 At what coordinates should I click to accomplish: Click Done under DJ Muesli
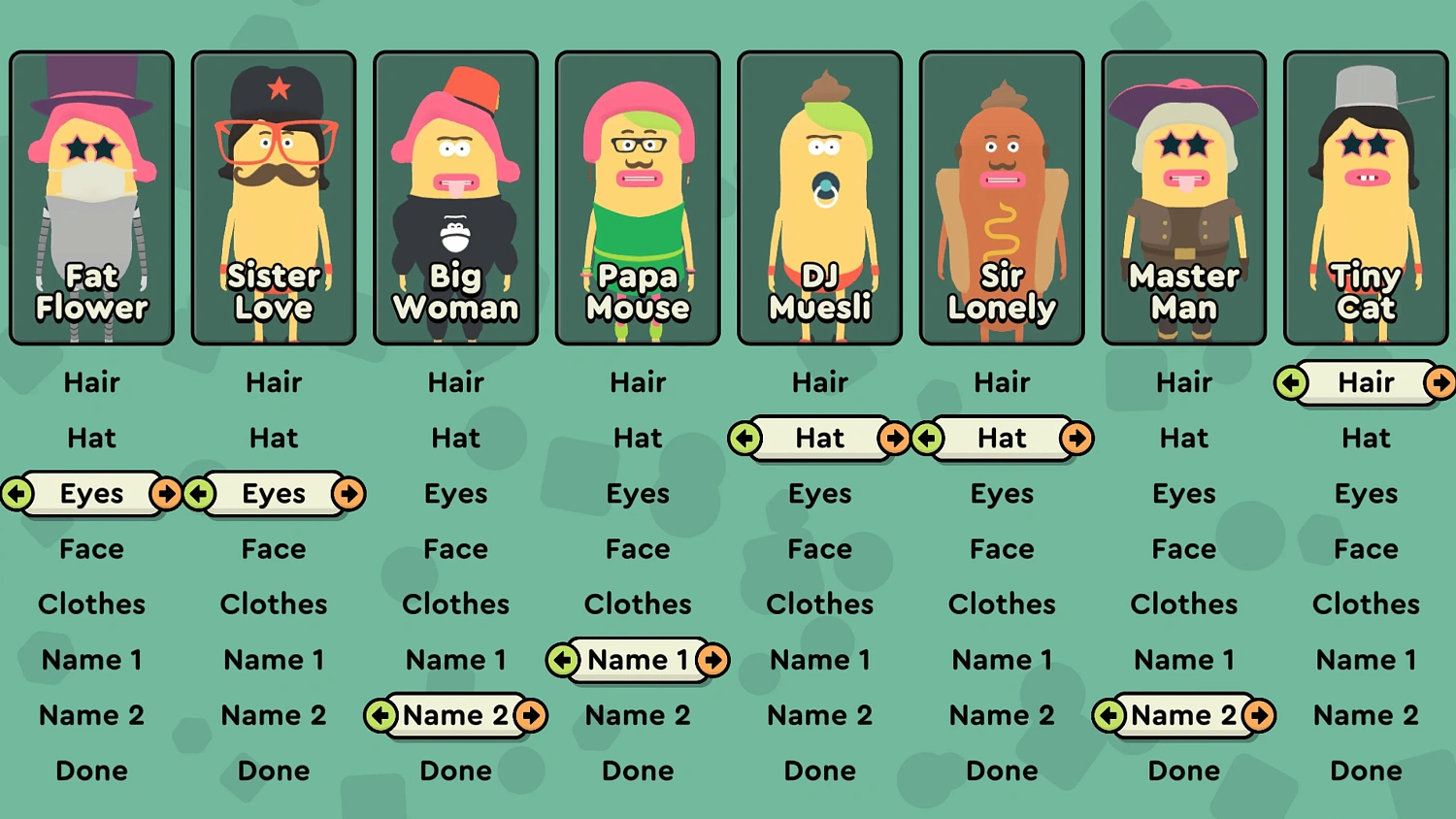(x=819, y=770)
